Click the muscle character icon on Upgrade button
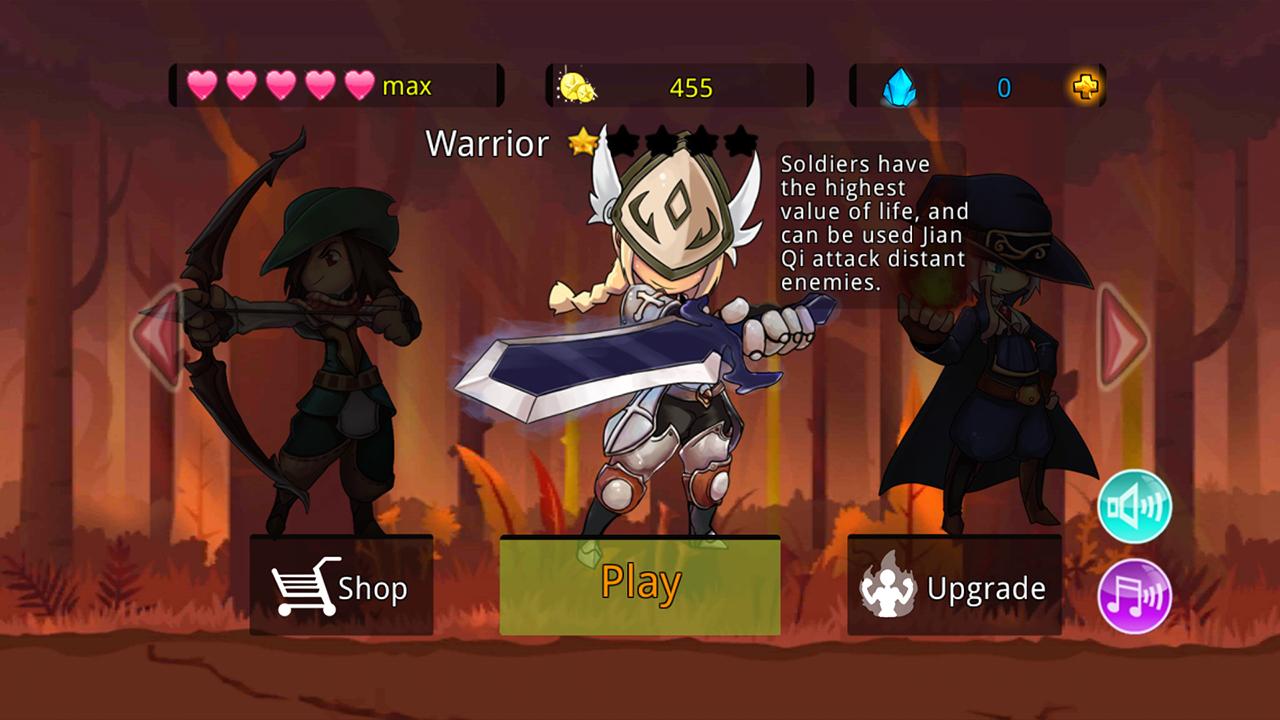 [888, 585]
